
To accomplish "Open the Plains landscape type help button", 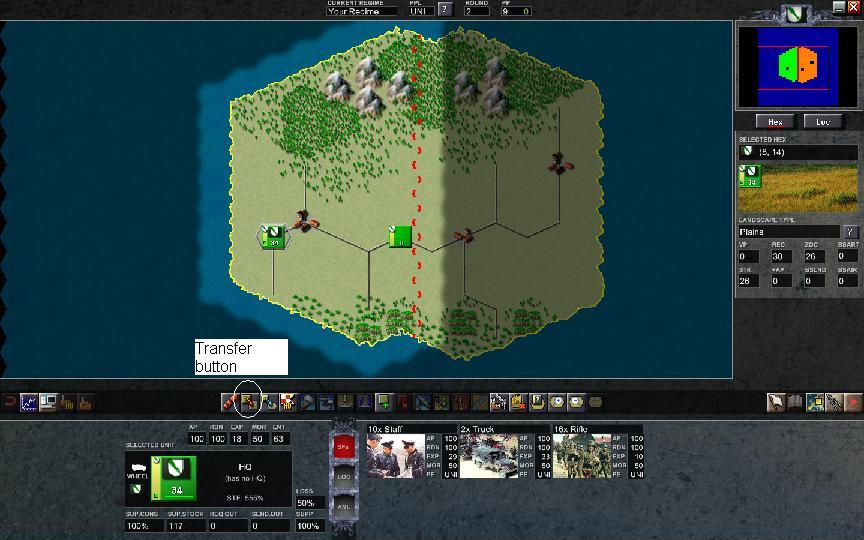I will (x=850, y=232).
